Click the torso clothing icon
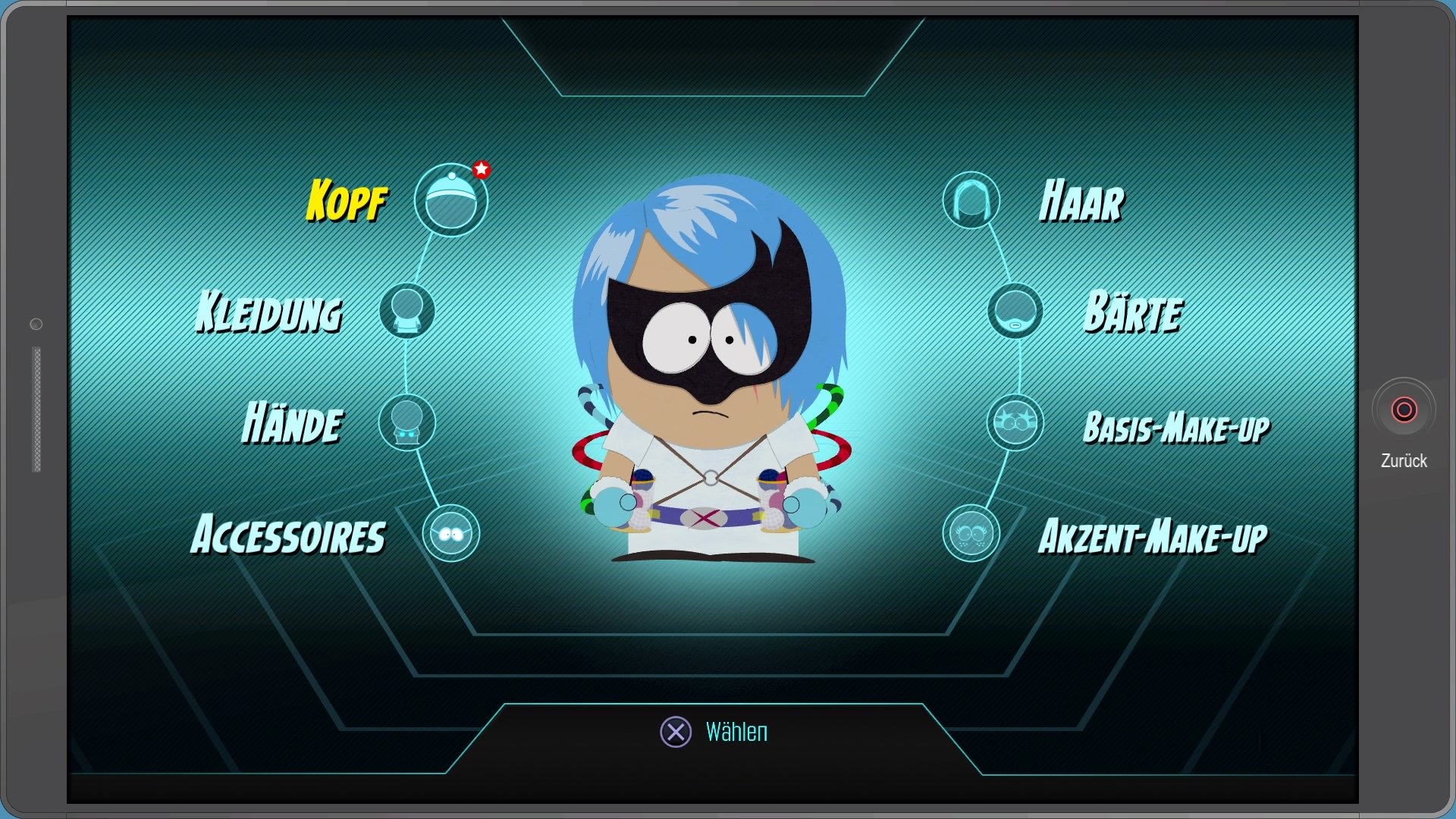The image size is (1456, 819). pos(407,311)
